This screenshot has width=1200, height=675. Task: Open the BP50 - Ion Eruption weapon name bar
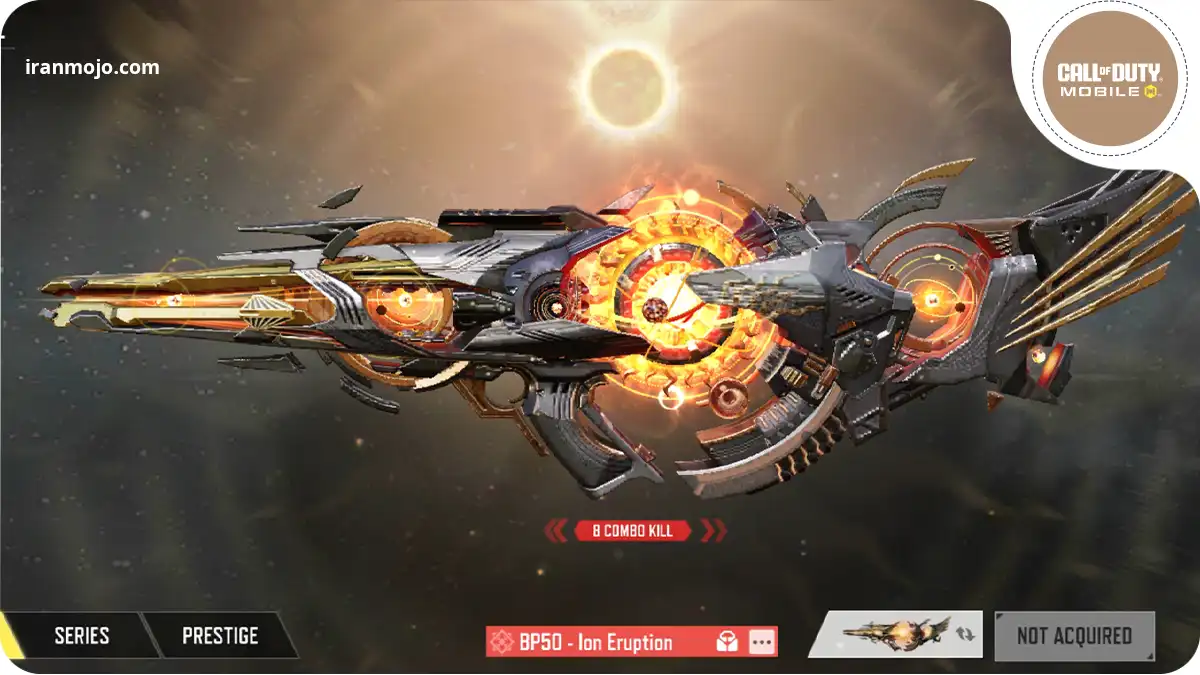point(595,642)
